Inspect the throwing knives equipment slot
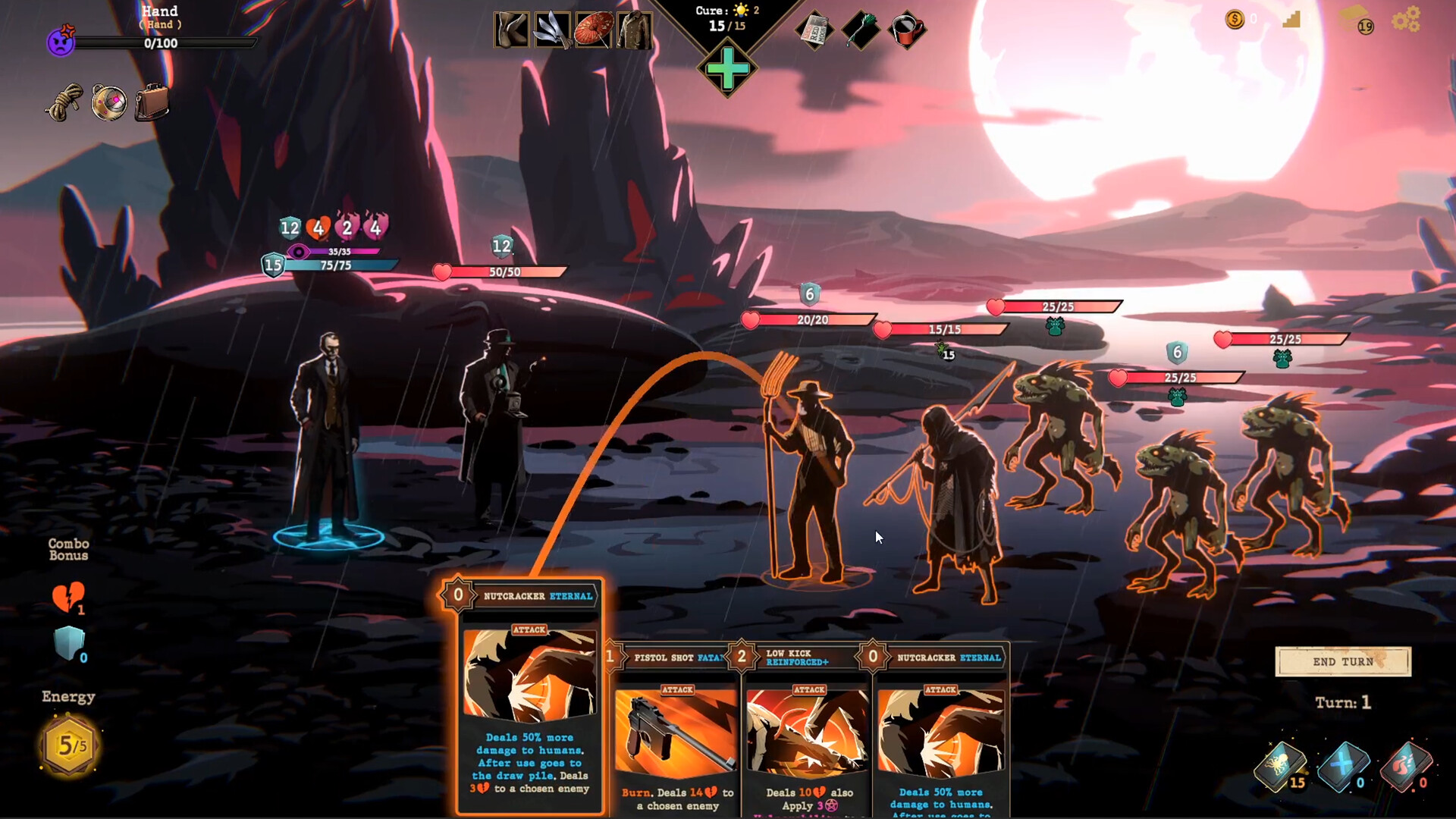The height and width of the screenshot is (819, 1456). point(552,31)
